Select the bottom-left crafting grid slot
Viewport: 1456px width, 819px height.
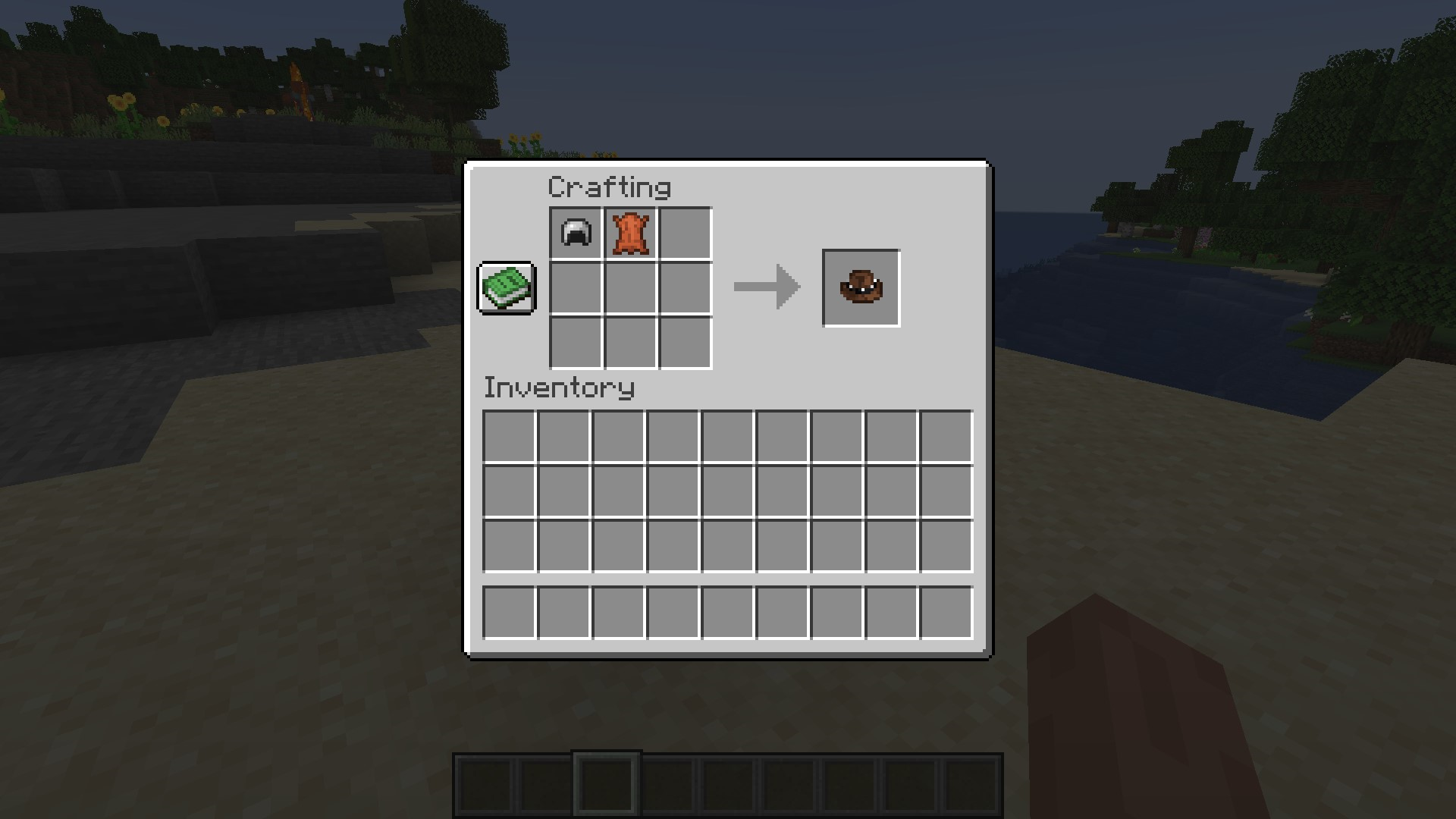(575, 343)
